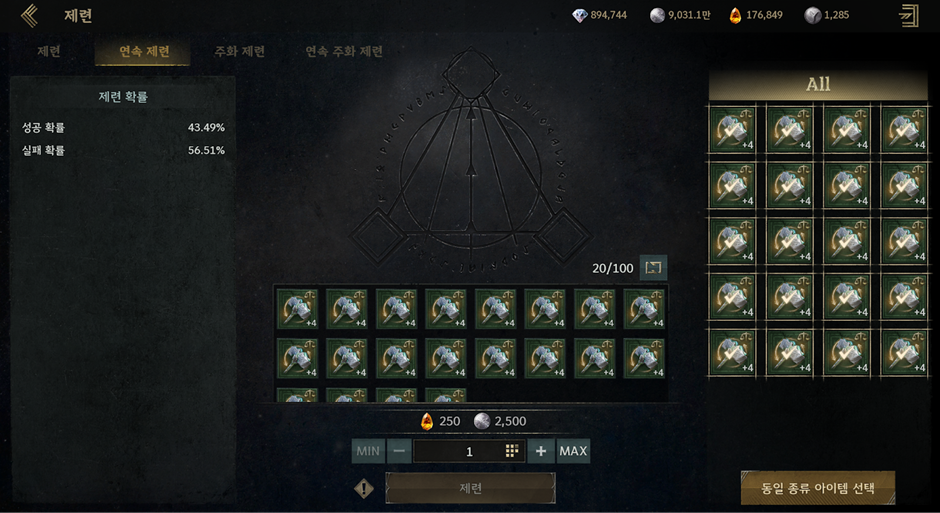Viewport: 940px width, 513px height.
Task: Decrease quantity with the minus button
Action: (399, 451)
